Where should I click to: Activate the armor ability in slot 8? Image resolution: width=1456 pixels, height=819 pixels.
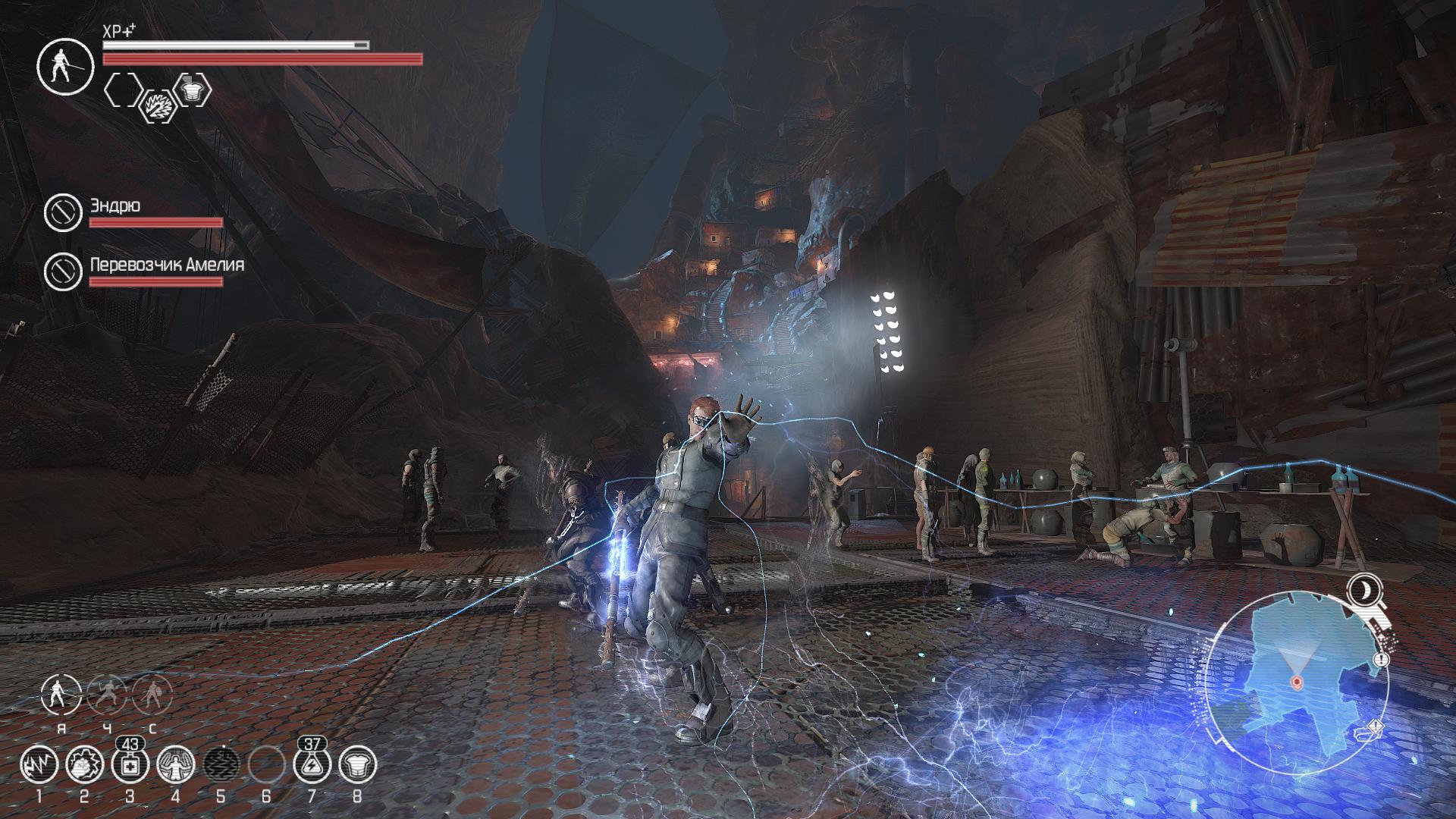357,764
